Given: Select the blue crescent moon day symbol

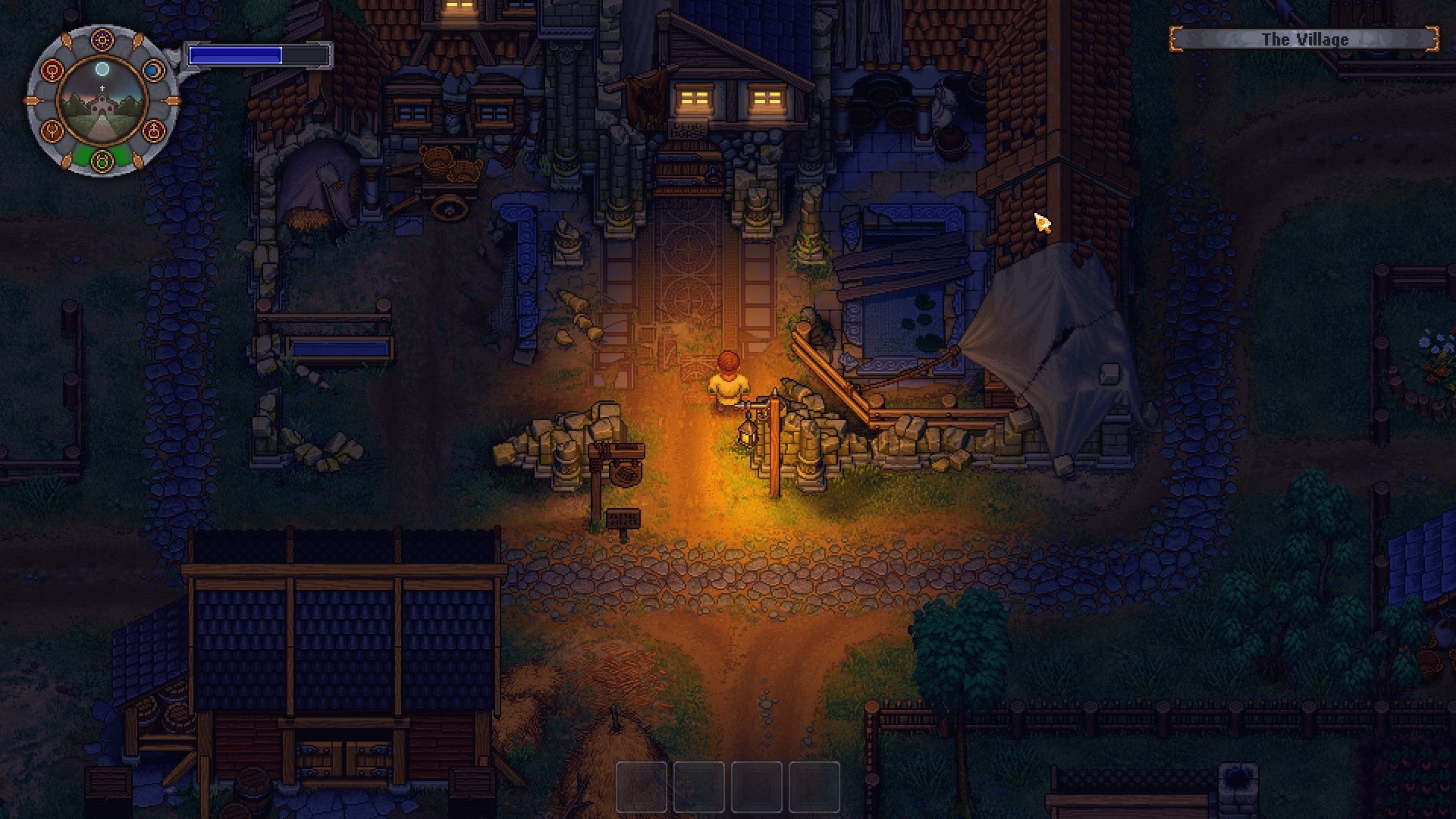Looking at the screenshot, I should click(153, 71).
